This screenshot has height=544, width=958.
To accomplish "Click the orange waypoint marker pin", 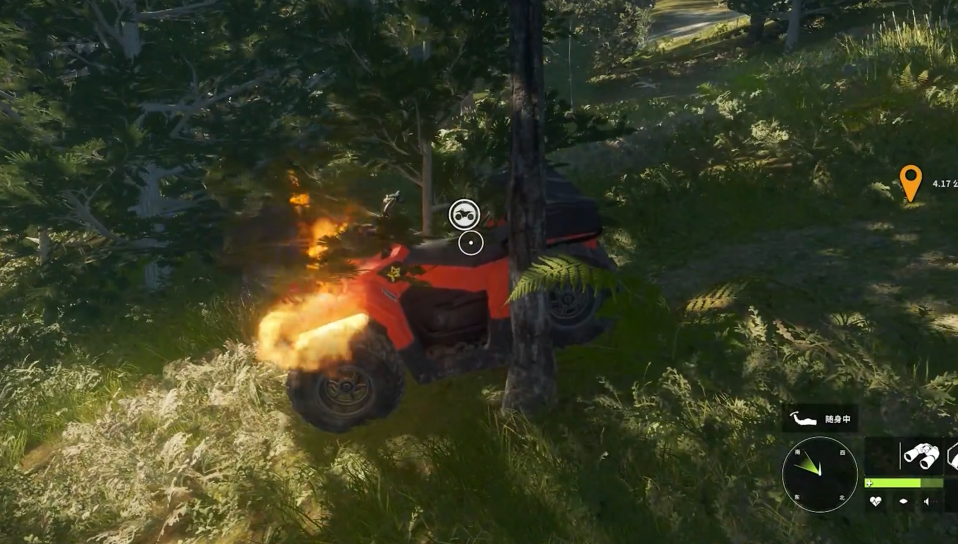I will 909,183.
